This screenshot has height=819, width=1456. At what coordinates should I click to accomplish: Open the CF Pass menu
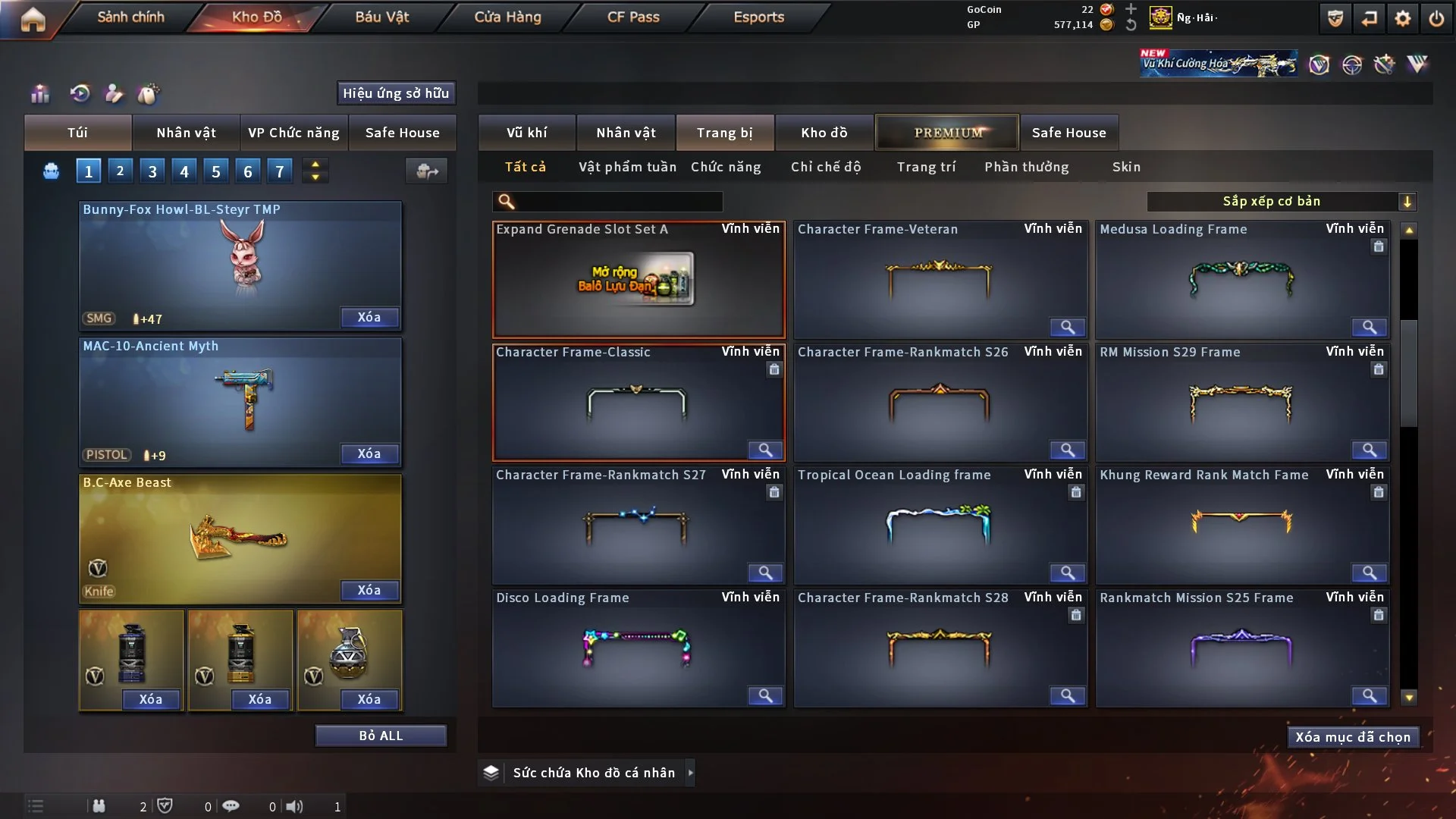click(633, 17)
